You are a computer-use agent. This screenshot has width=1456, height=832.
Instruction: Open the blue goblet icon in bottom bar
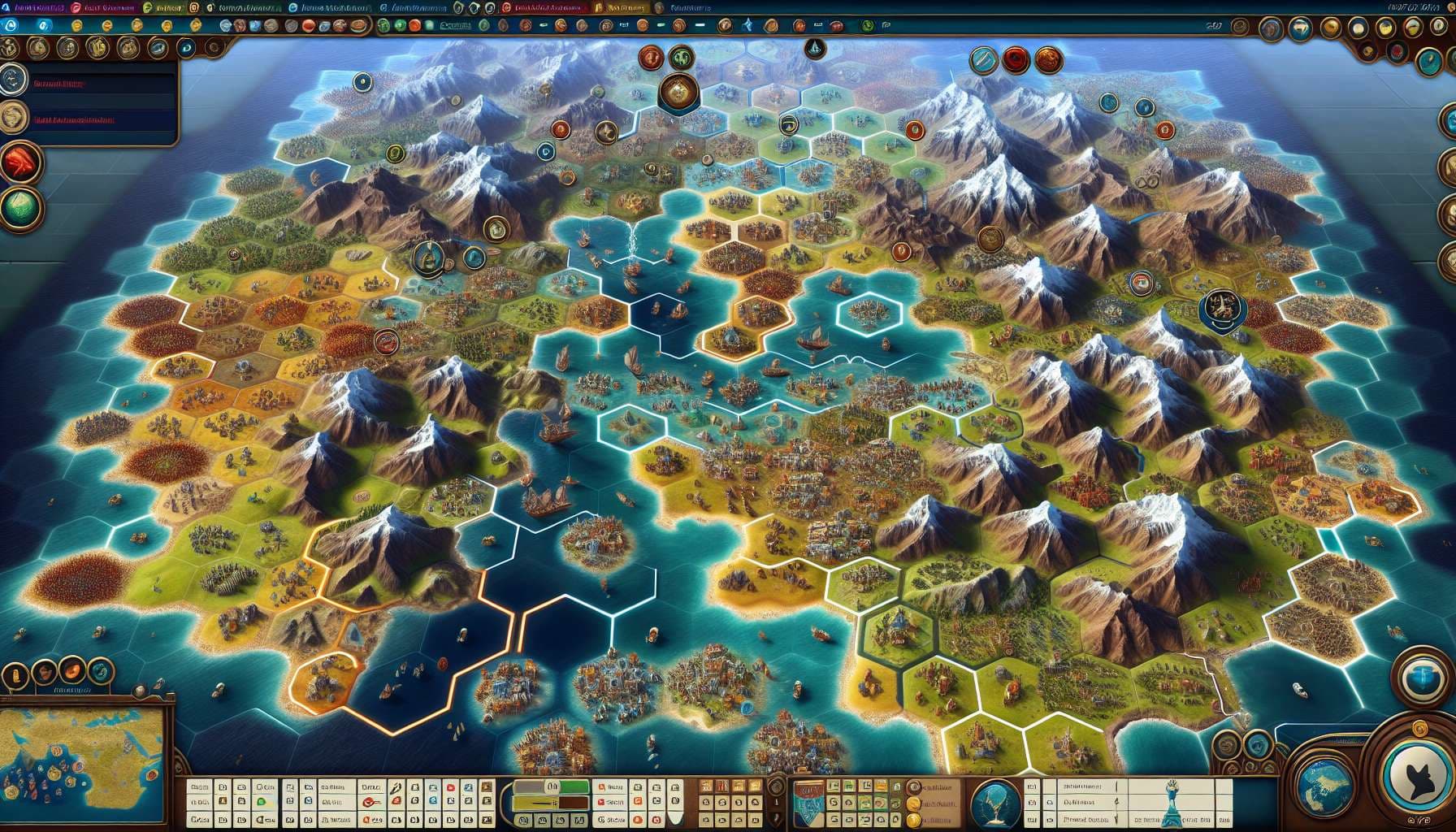(x=995, y=799)
